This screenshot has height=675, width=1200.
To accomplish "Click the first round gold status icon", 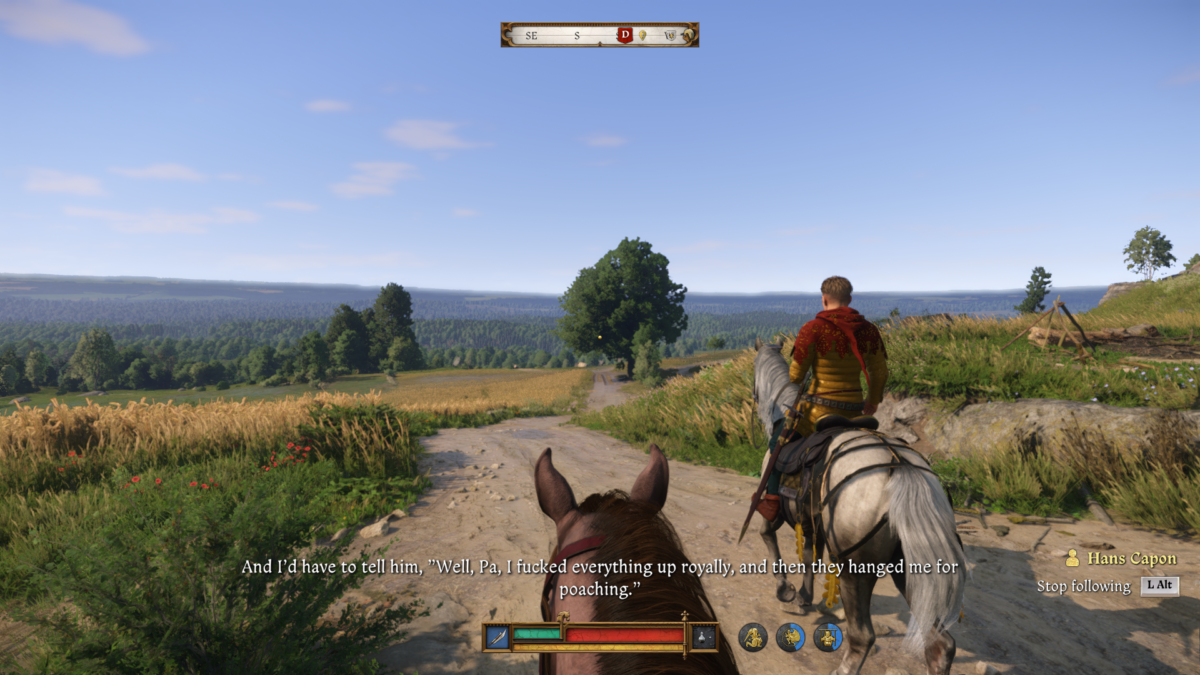I will click(753, 637).
